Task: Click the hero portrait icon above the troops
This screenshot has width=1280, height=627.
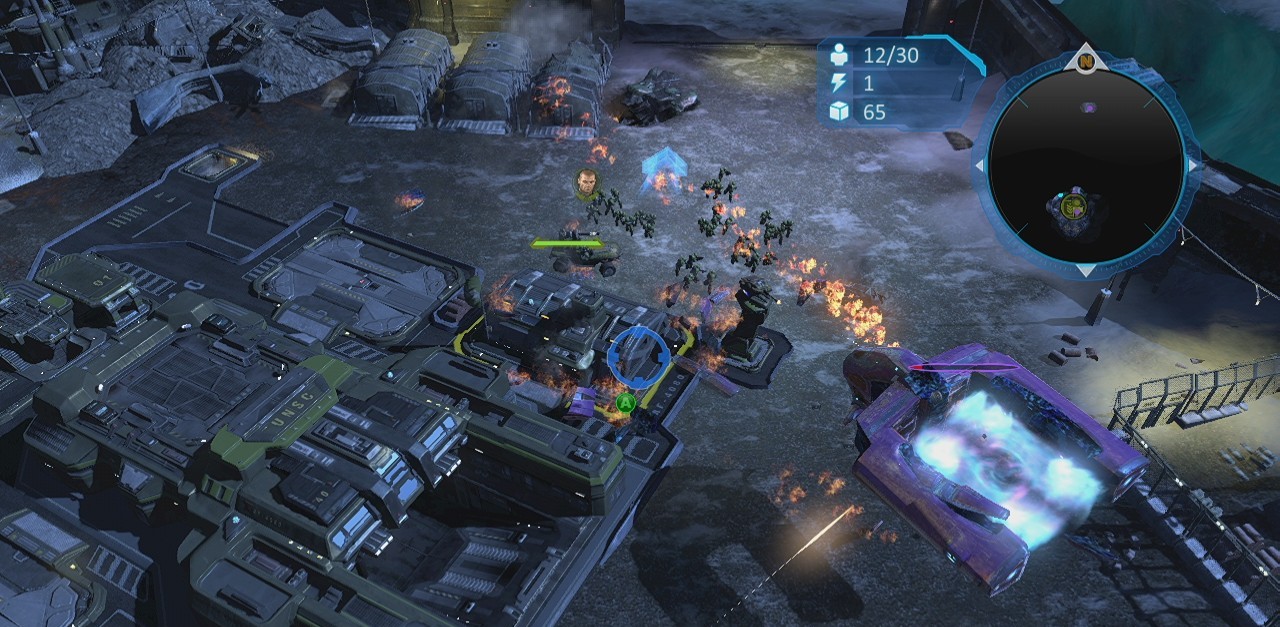Action: coord(587,183)
